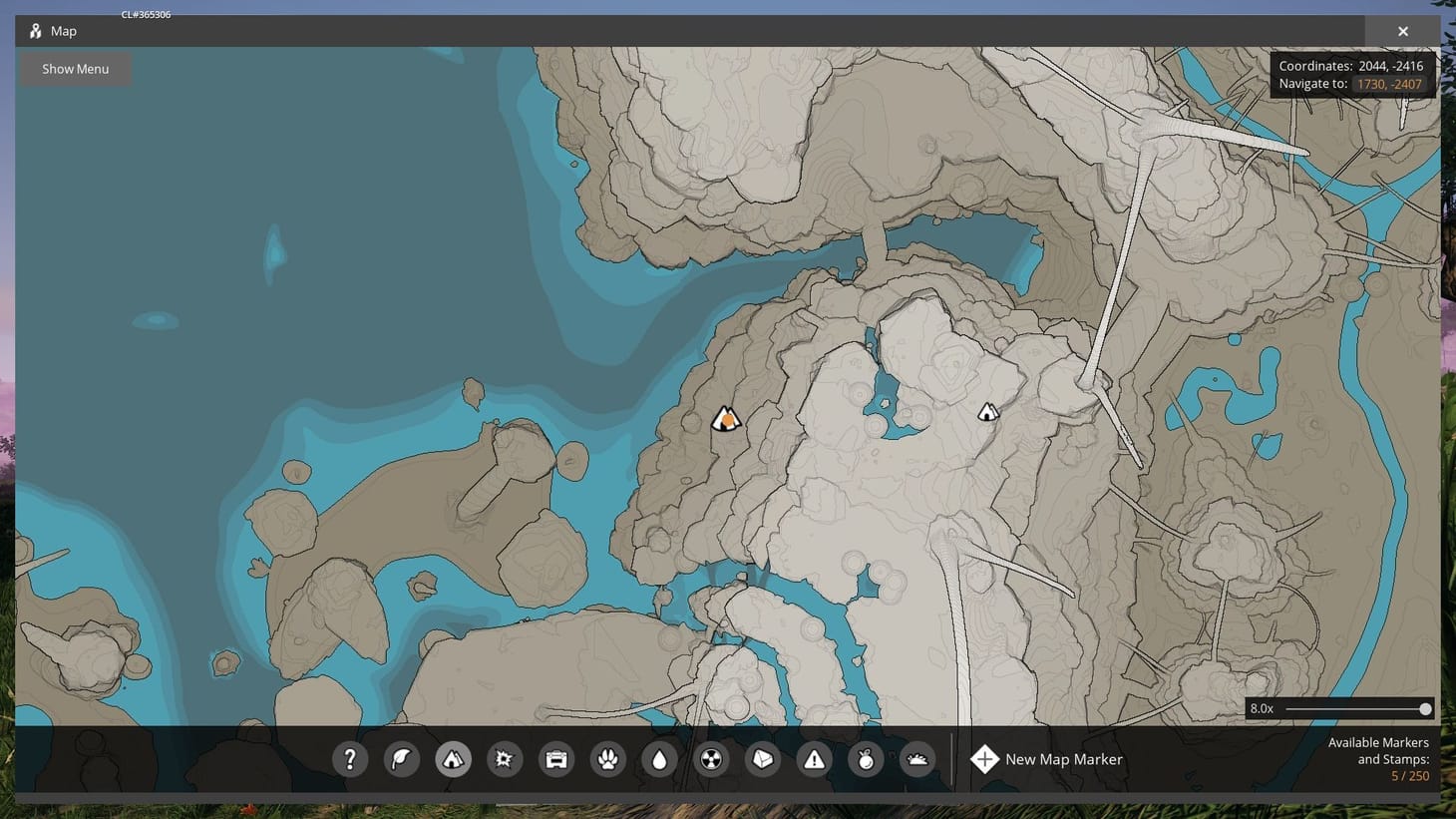Toggle the paw print marker filter

(x=608, y=759)
